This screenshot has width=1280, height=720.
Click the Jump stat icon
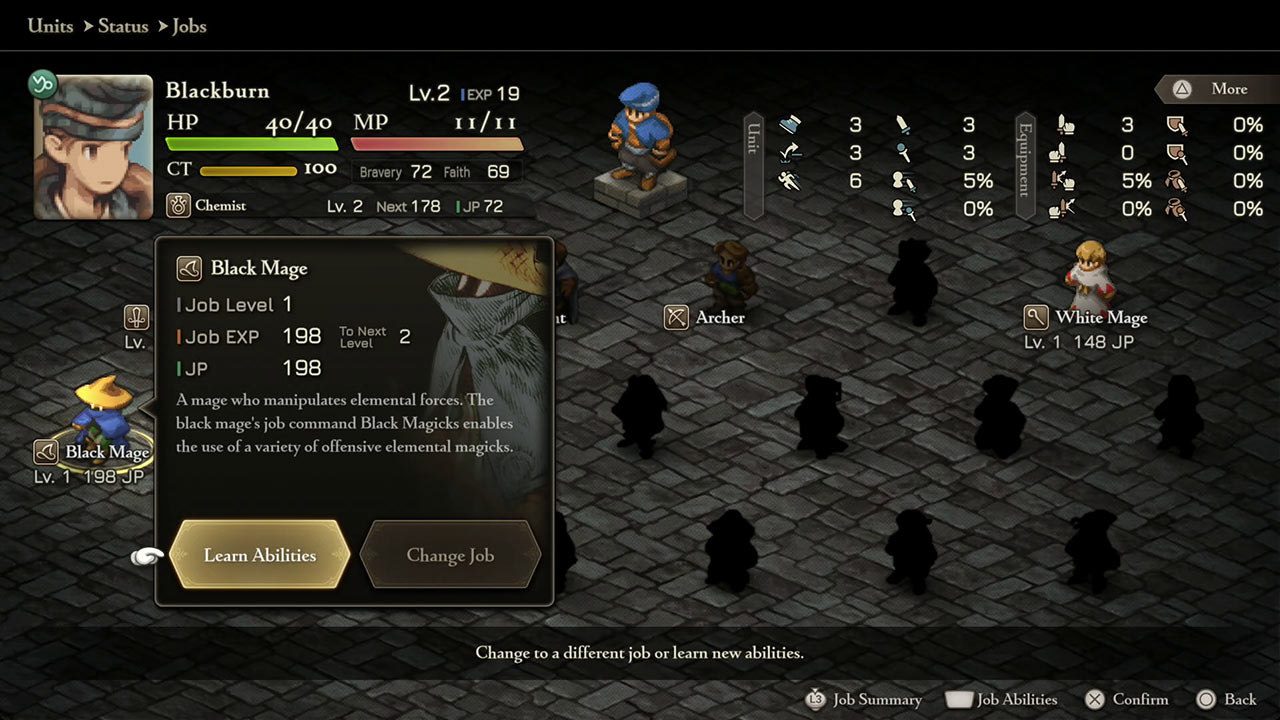click(x=790, y=153)
